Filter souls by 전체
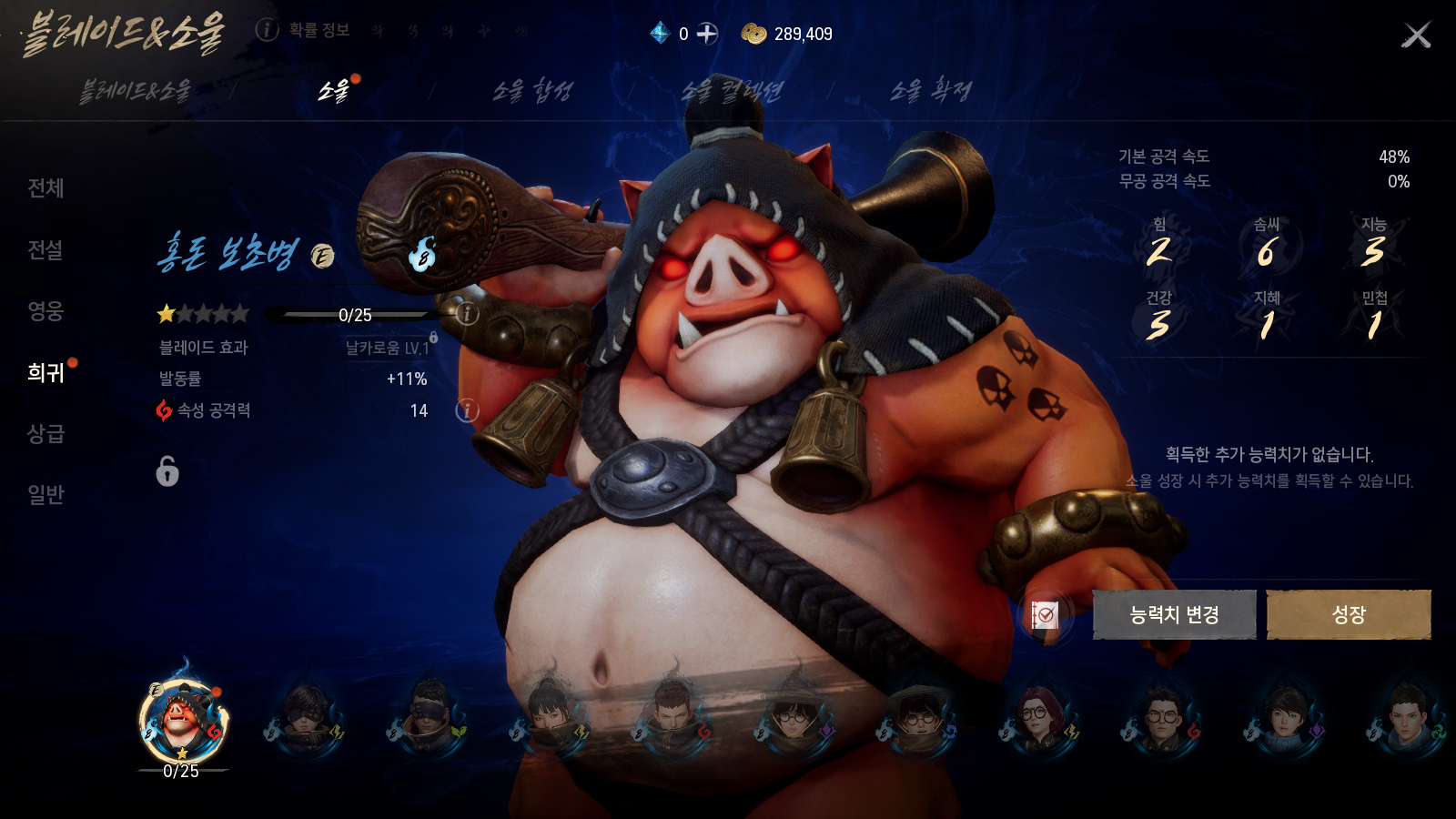This screenshot has width=1456, height=819. click(x=45, y=188)
